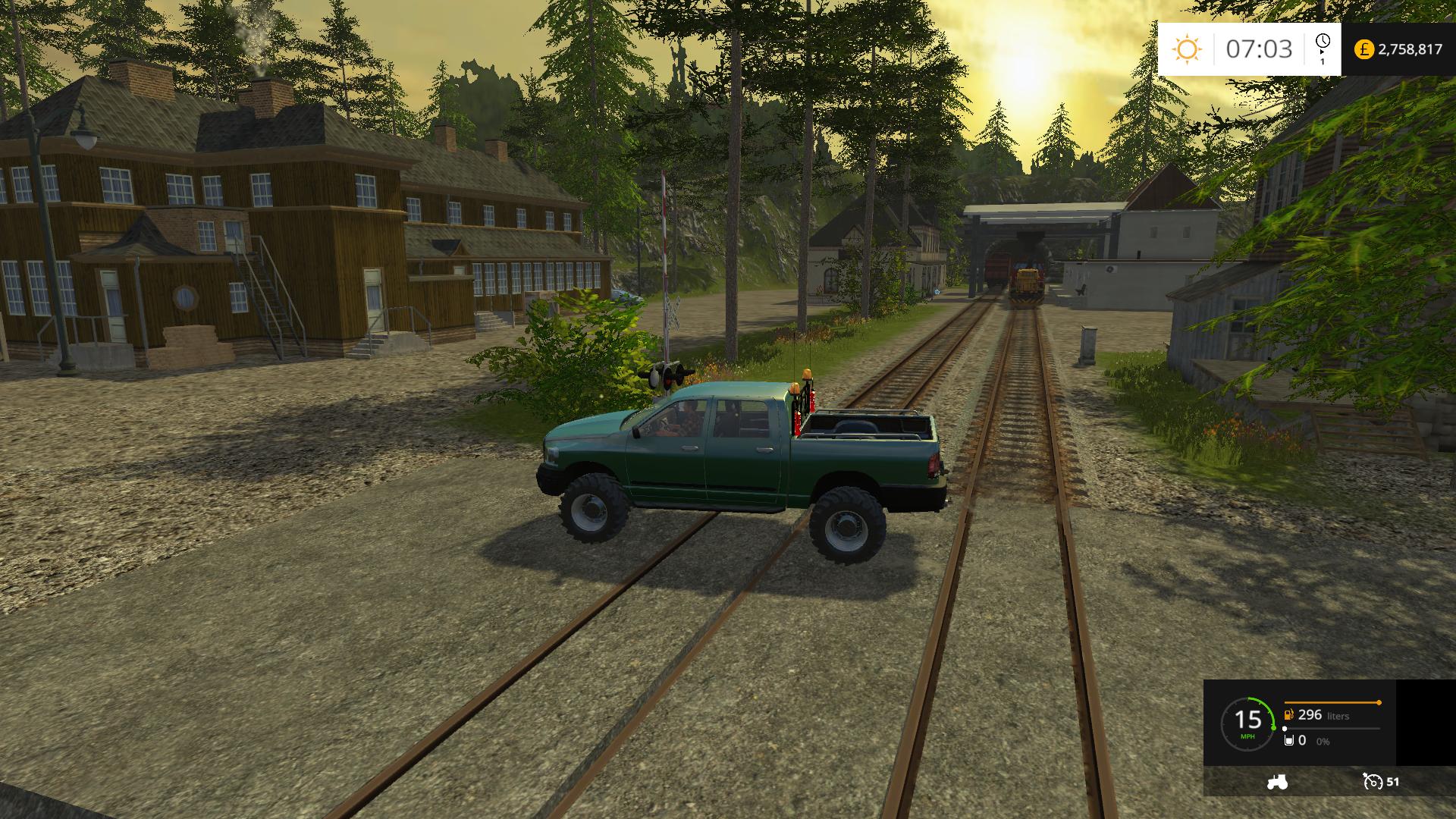Select the tractor vehicle icon
This screenshot has width=1456, height=819.
(1277, 782)
